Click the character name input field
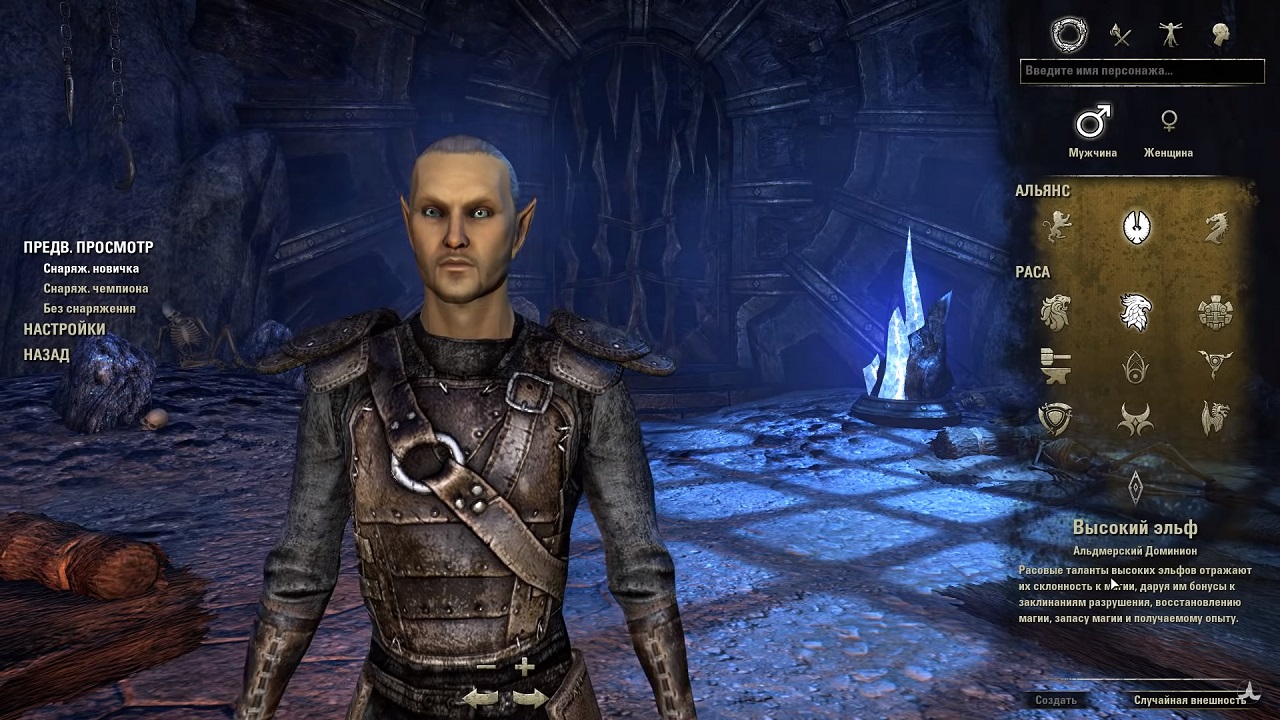Viewport: 1280px width, 720px height. 1142,71
